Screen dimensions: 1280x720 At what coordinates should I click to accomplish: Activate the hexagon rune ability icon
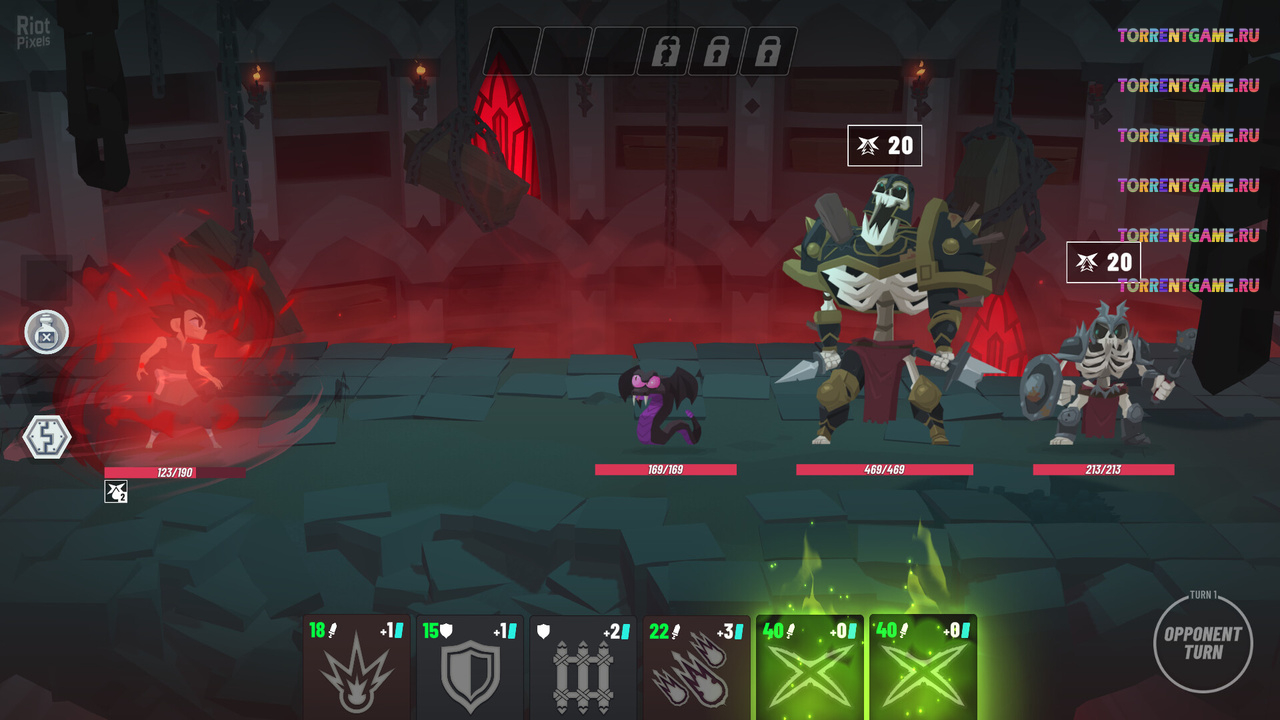click(47, 438)
